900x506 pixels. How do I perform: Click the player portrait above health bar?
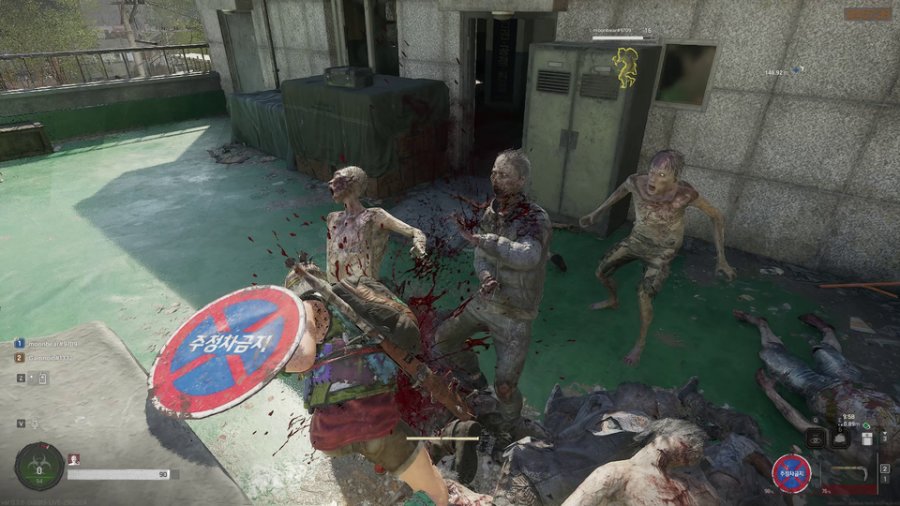pyautogui.click(x=74, y=459)
